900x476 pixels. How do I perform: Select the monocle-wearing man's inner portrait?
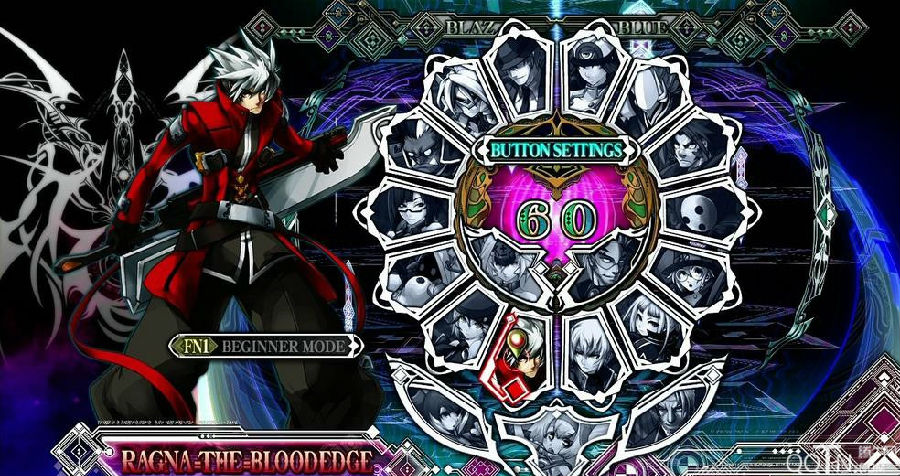[603, 266]
